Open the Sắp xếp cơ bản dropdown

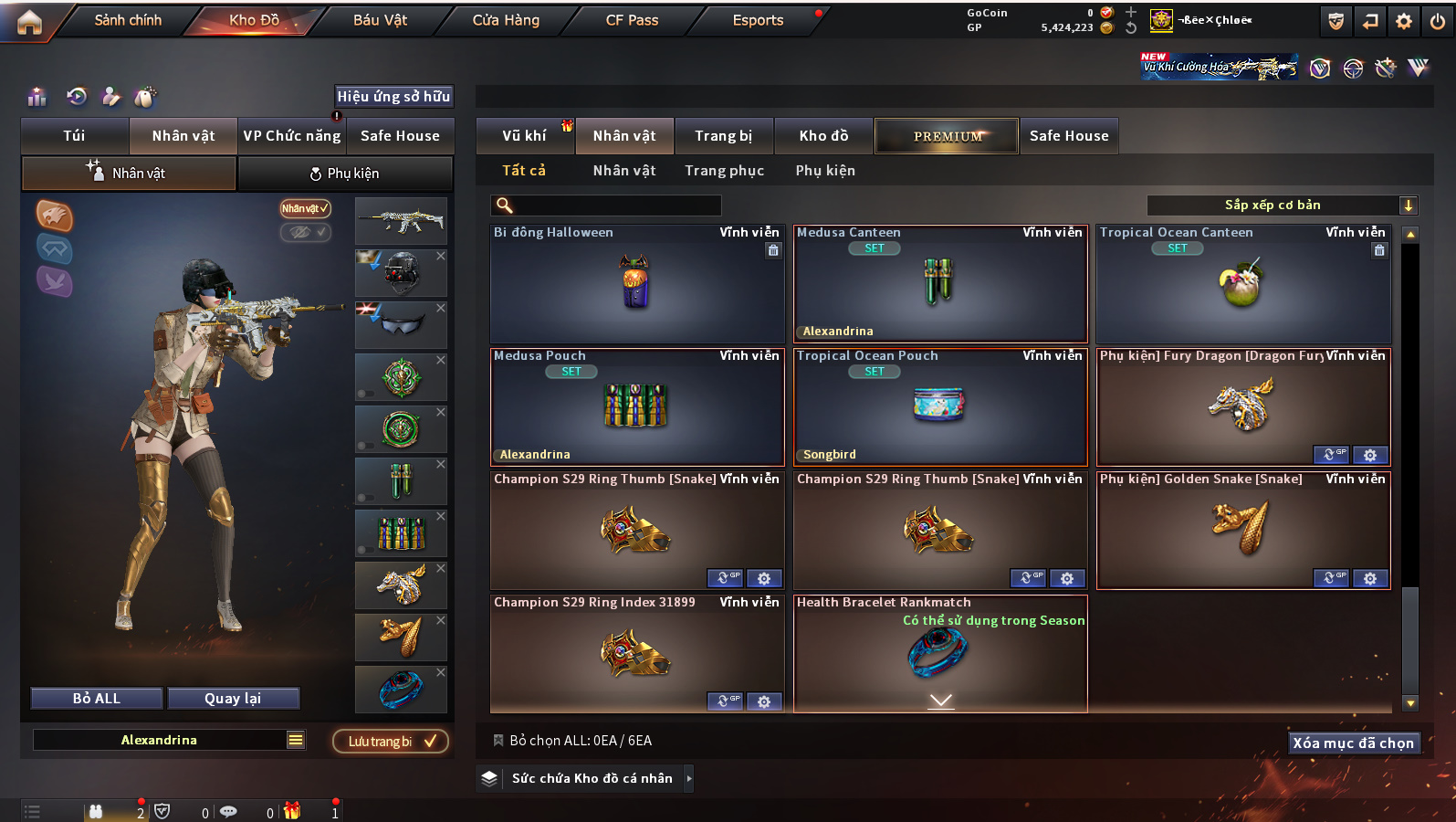(x=1281, y=205)
